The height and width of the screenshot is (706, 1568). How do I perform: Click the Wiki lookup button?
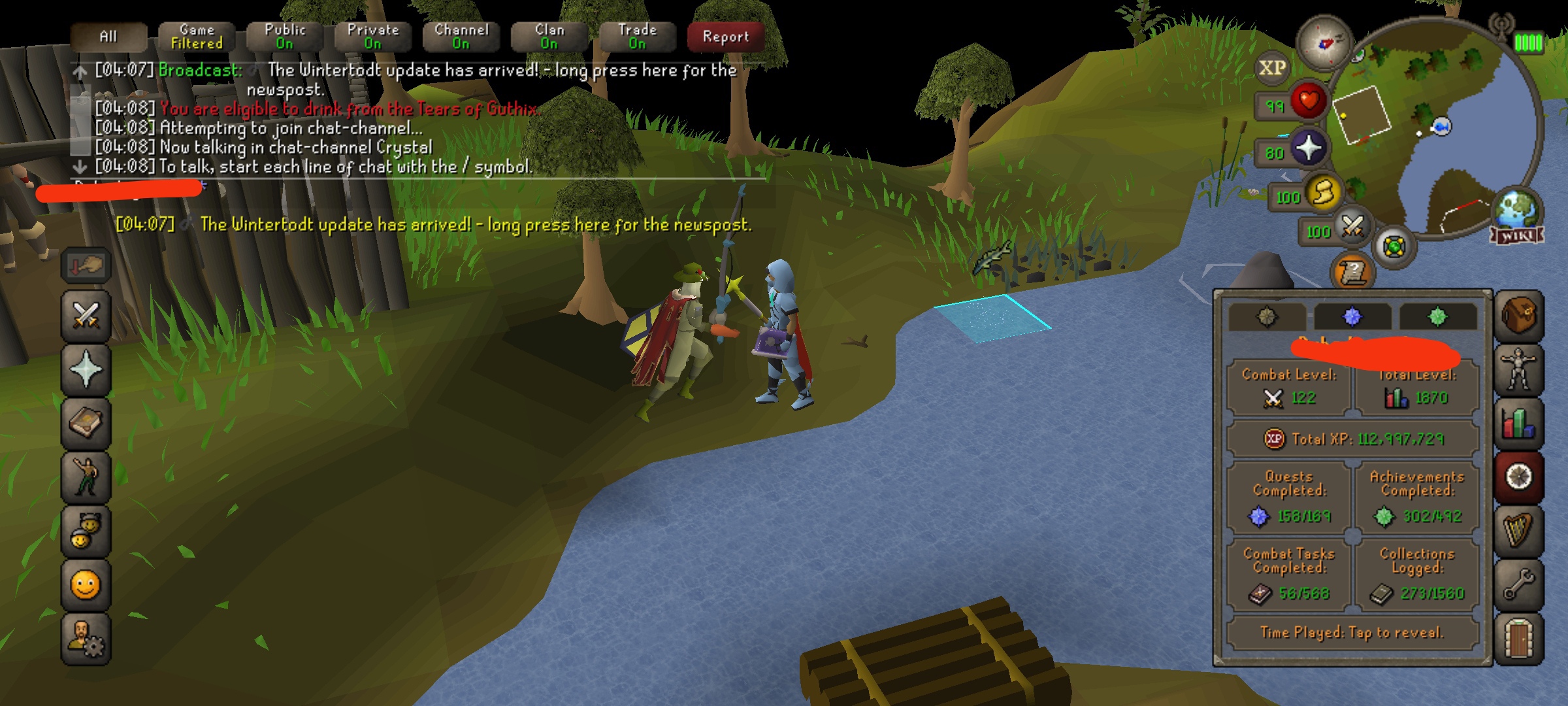click(x=1517, y=235)
